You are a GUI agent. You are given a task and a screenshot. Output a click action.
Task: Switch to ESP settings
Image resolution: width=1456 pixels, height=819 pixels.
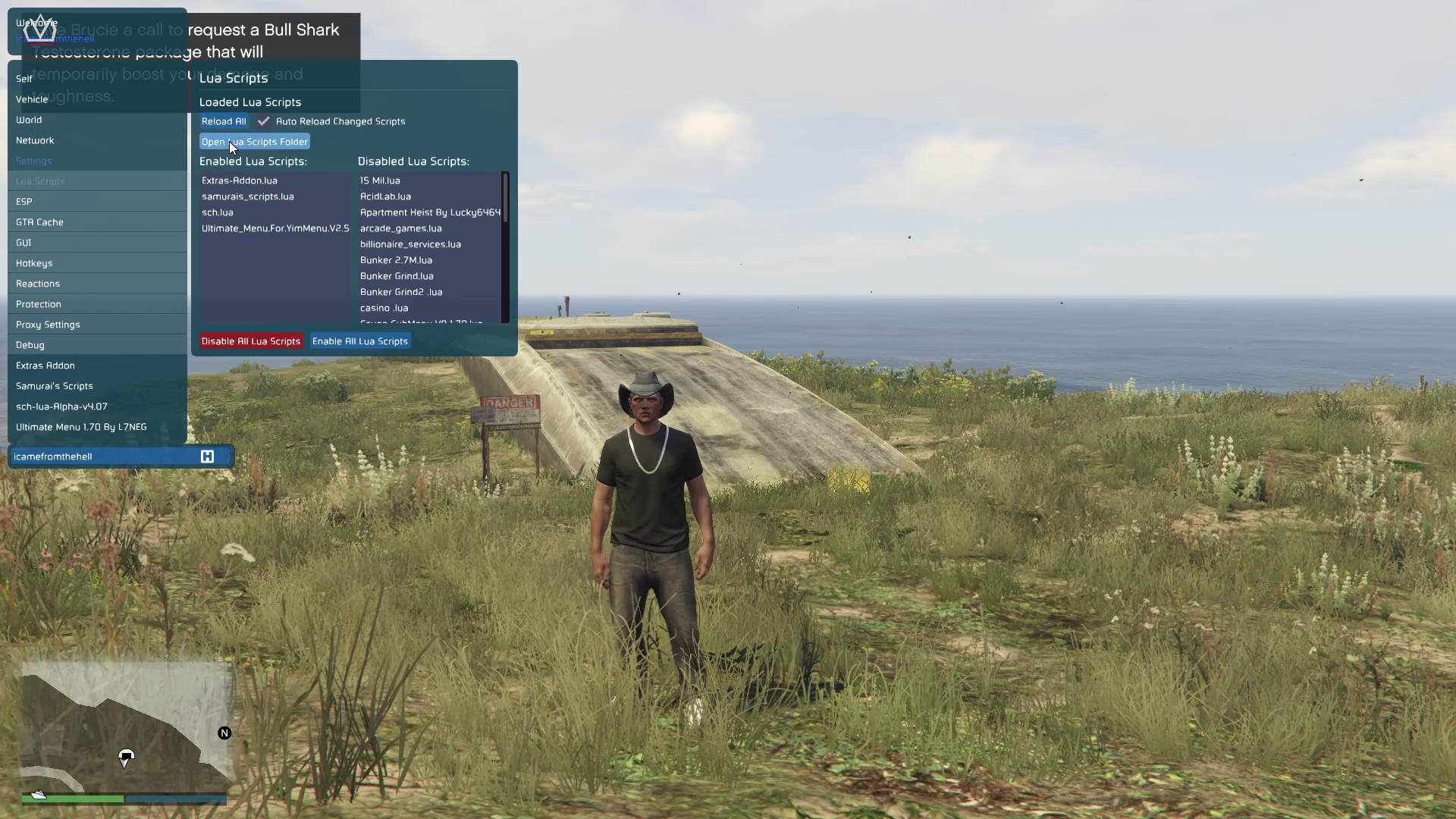coord(24,202)
